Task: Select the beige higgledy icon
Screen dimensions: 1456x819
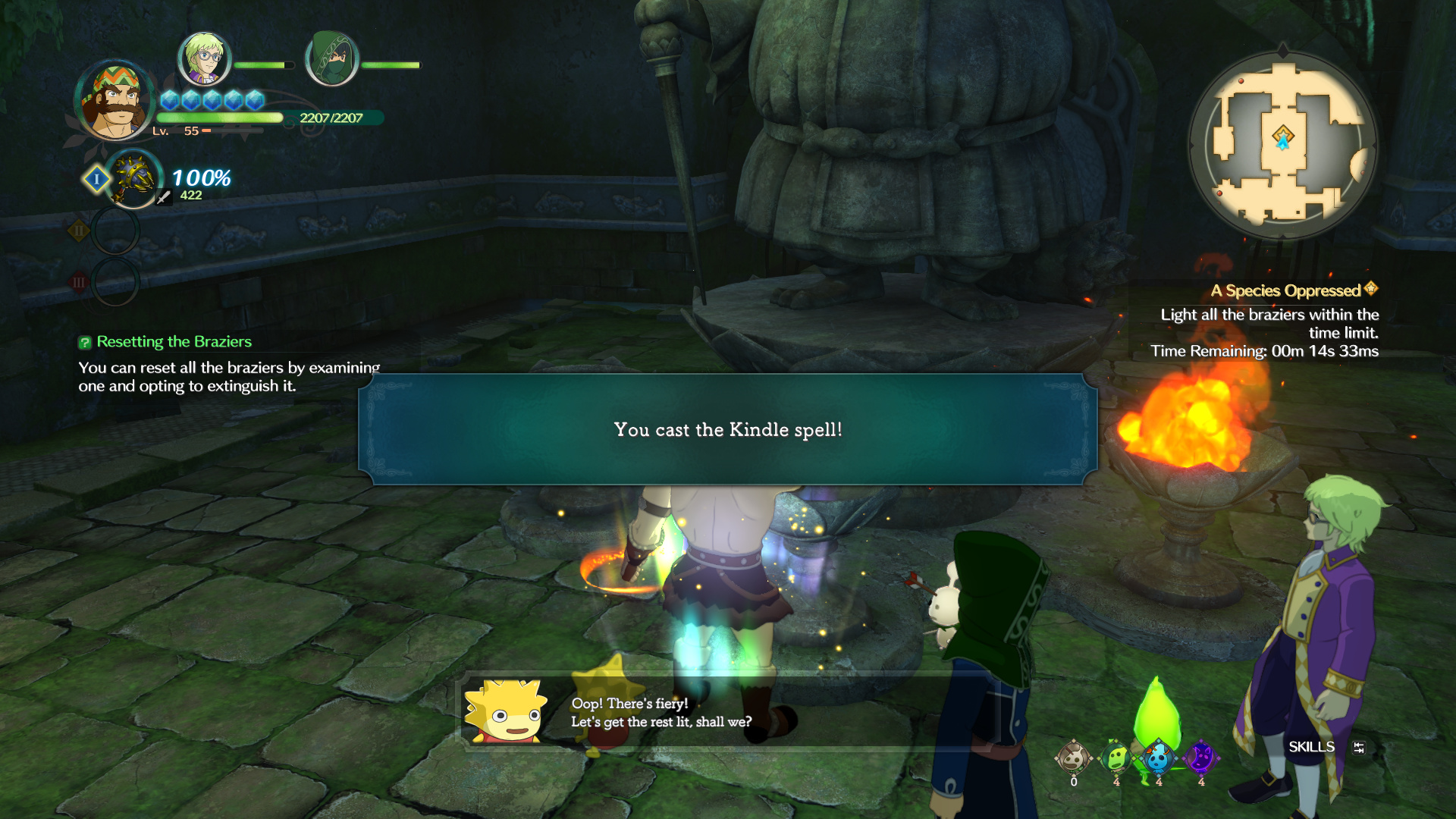Action: (1073, 758)
